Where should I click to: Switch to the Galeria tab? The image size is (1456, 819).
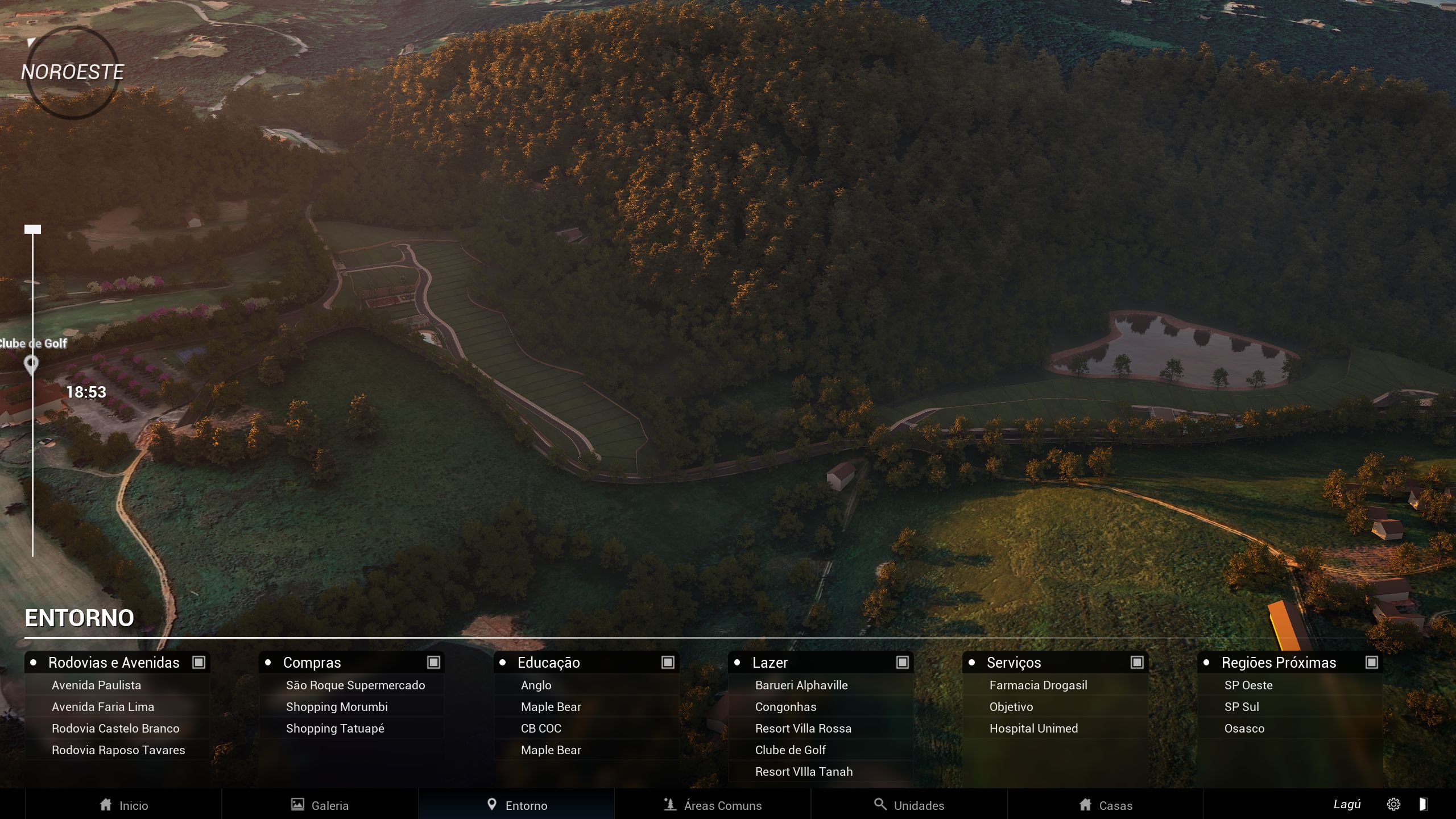tap(320, 805)
